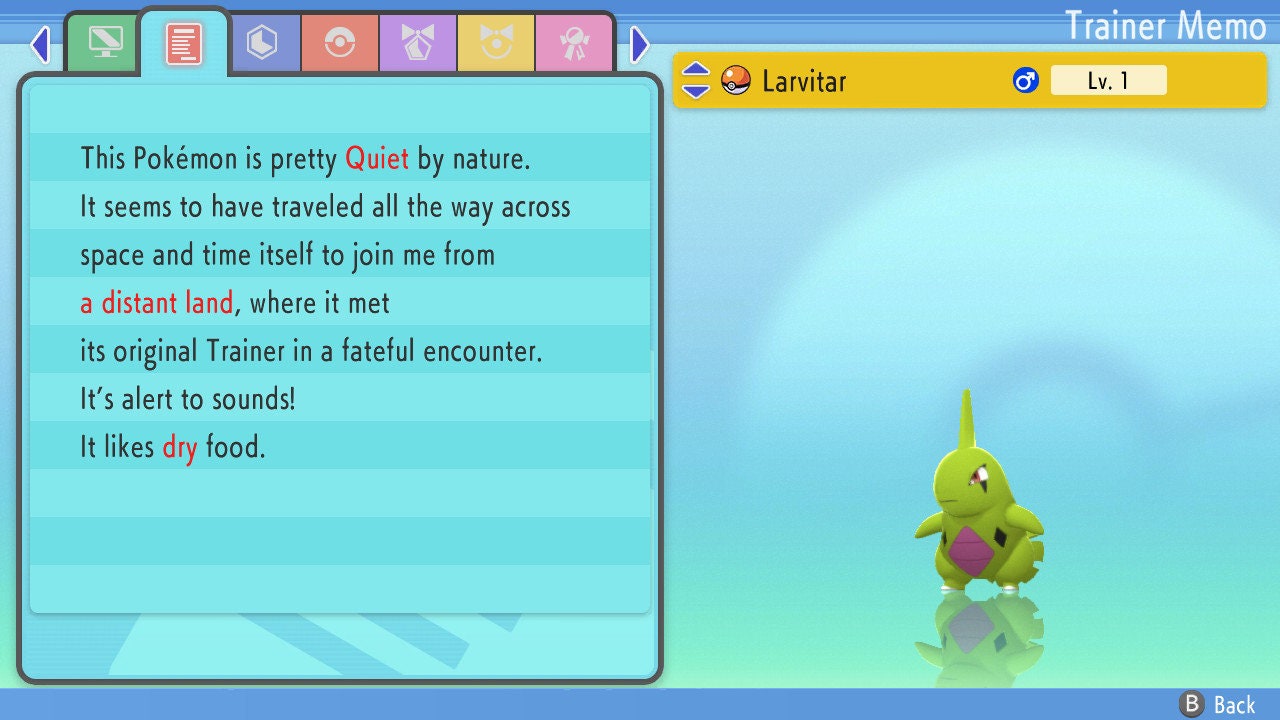This screenshot has width=1280, height=720.
Task: Show the pink rosette ribbon tab
Action: coord(573,43)
